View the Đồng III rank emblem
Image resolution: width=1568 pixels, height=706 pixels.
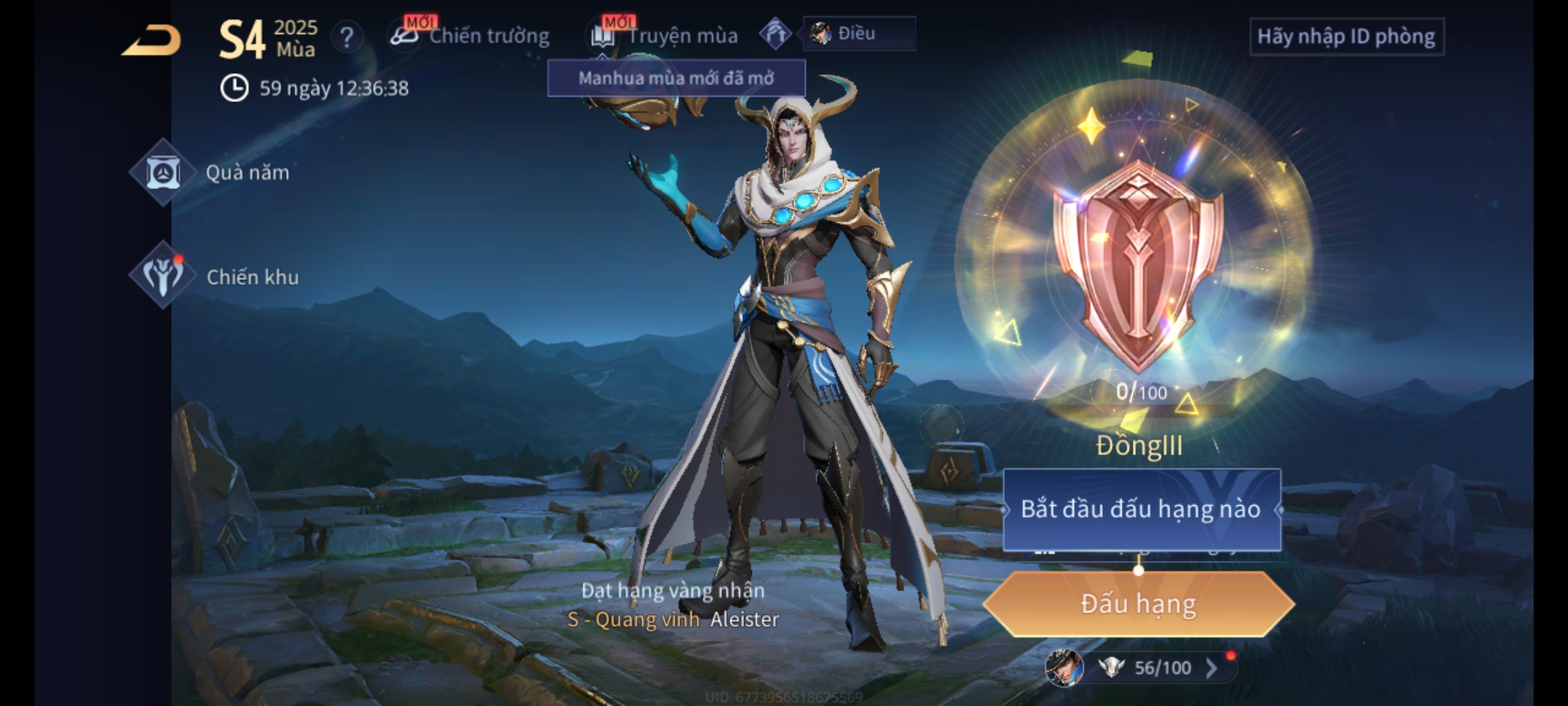[x=1137, y=261]
